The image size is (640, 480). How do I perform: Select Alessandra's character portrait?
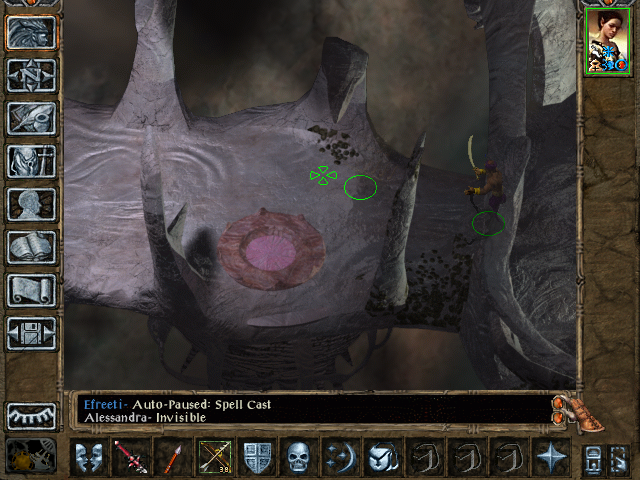point(606,42)
